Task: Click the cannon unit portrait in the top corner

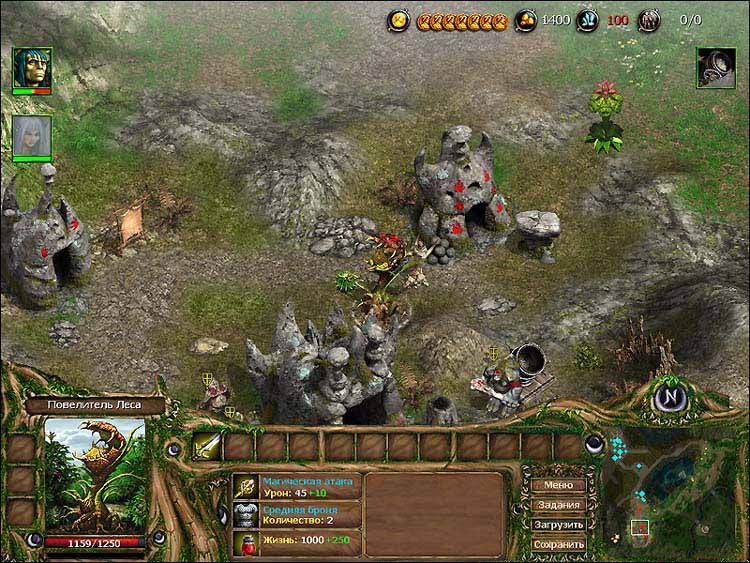Action: tap(716, 67)
